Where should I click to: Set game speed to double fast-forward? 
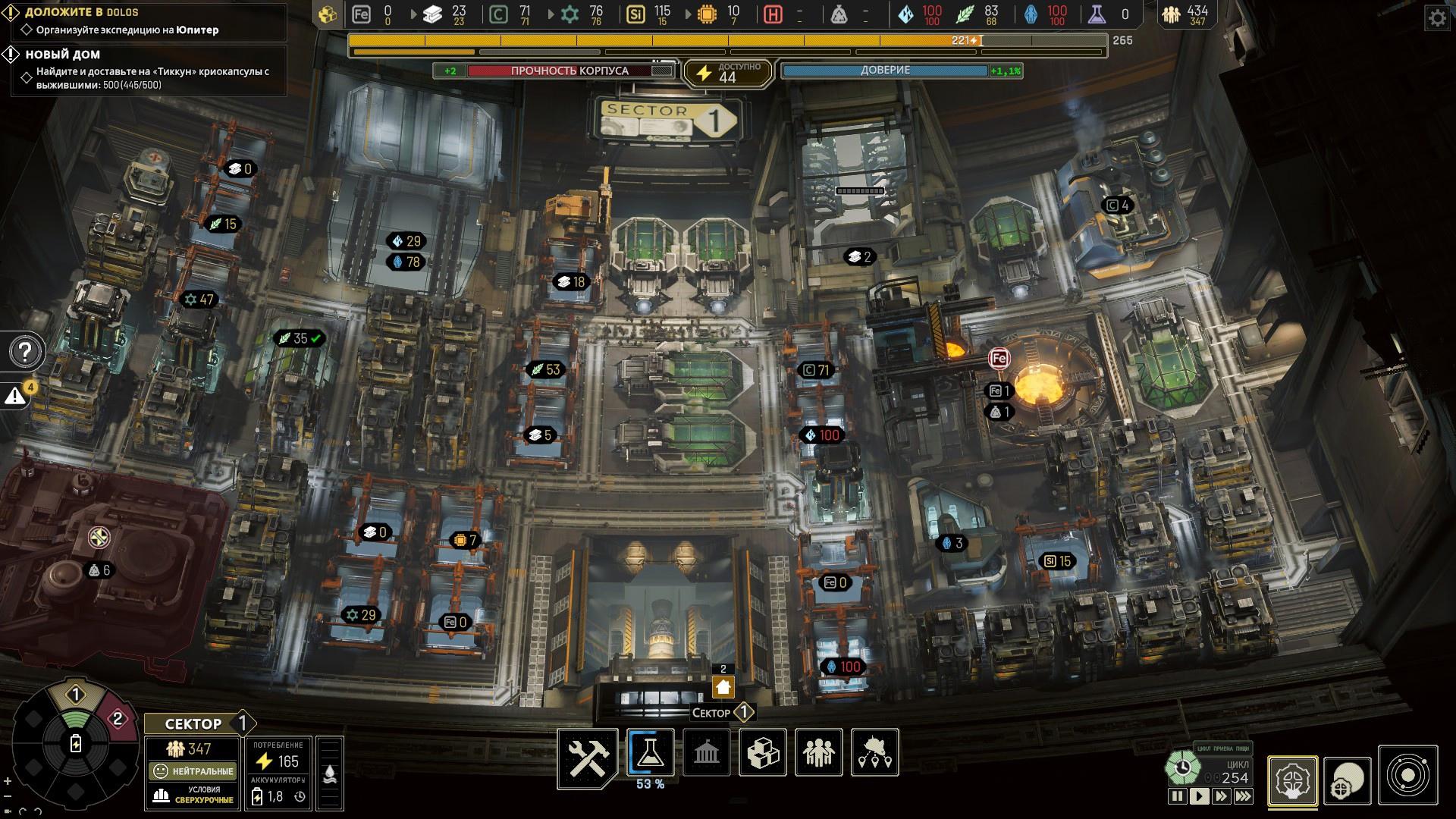(x=1221, y=796)
